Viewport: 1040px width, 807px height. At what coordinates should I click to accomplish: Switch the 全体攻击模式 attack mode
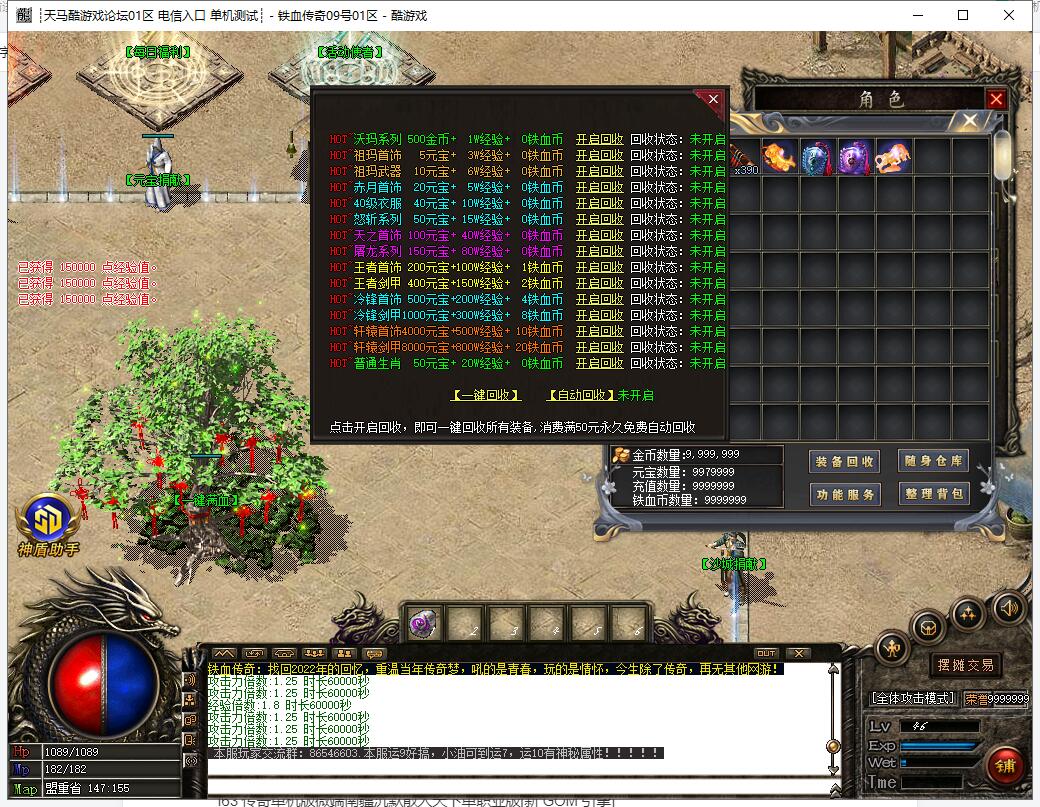(x=913, y=698)
